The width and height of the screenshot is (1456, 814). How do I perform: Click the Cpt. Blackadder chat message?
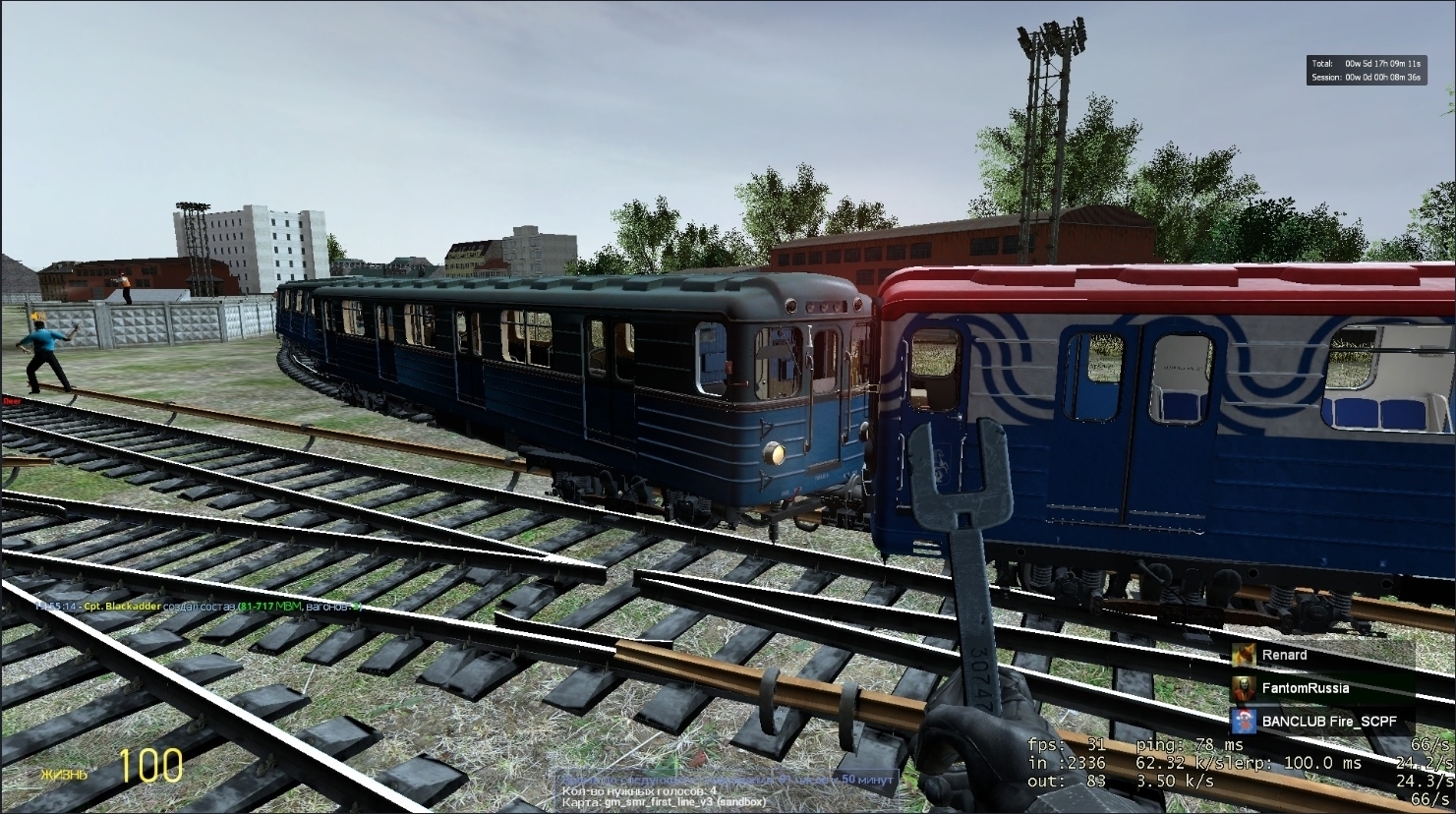[x=197, y=607]
